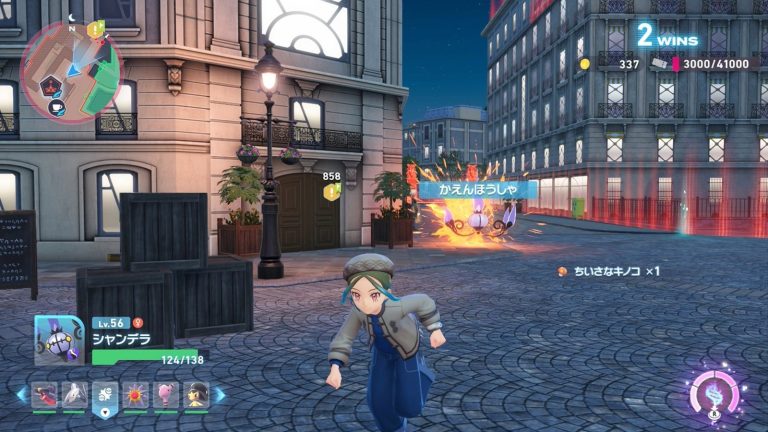
Task: Select the active Chandelure portrait
Action: pos(59,340)
